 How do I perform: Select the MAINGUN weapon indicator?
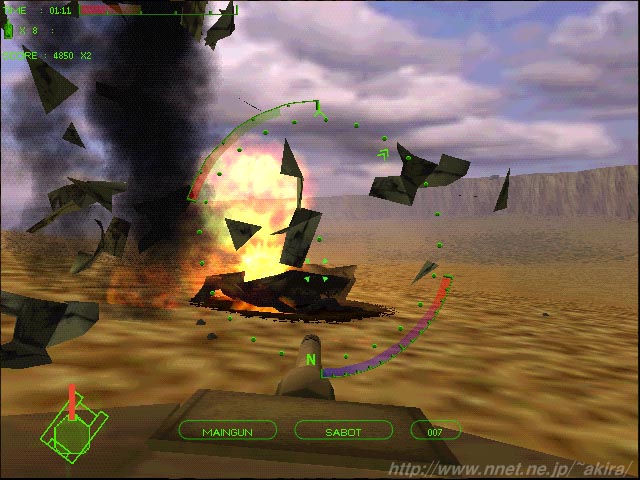pos(228,432)
